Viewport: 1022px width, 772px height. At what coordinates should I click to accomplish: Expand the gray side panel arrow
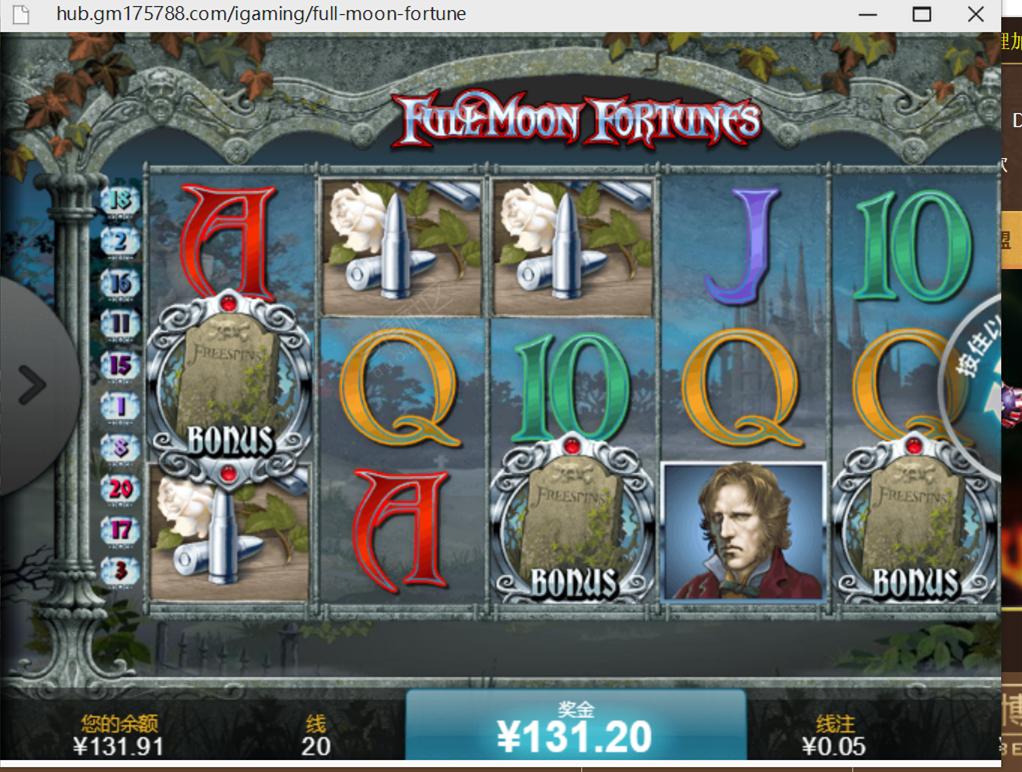32,385
